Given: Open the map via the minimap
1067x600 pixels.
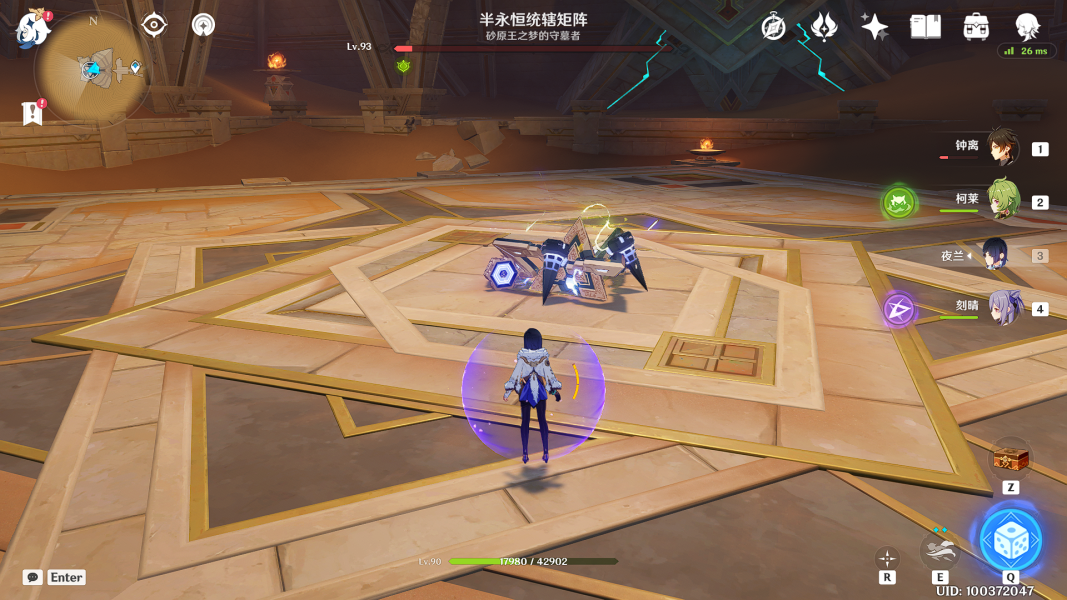Looking at the screenshot, I should tap(93, 68).
